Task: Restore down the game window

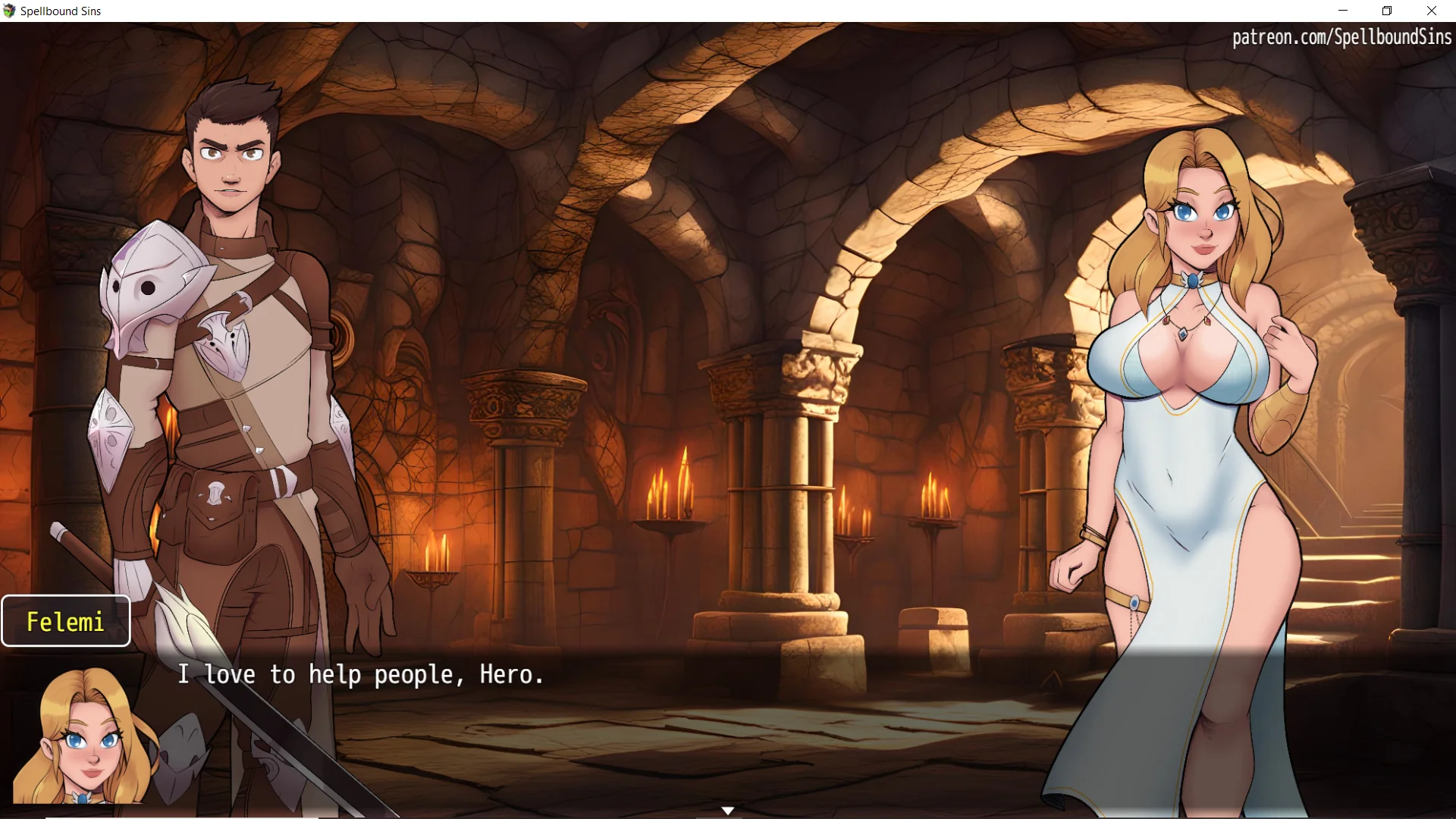Action: pyautogui.click(x=1387, y=11)
